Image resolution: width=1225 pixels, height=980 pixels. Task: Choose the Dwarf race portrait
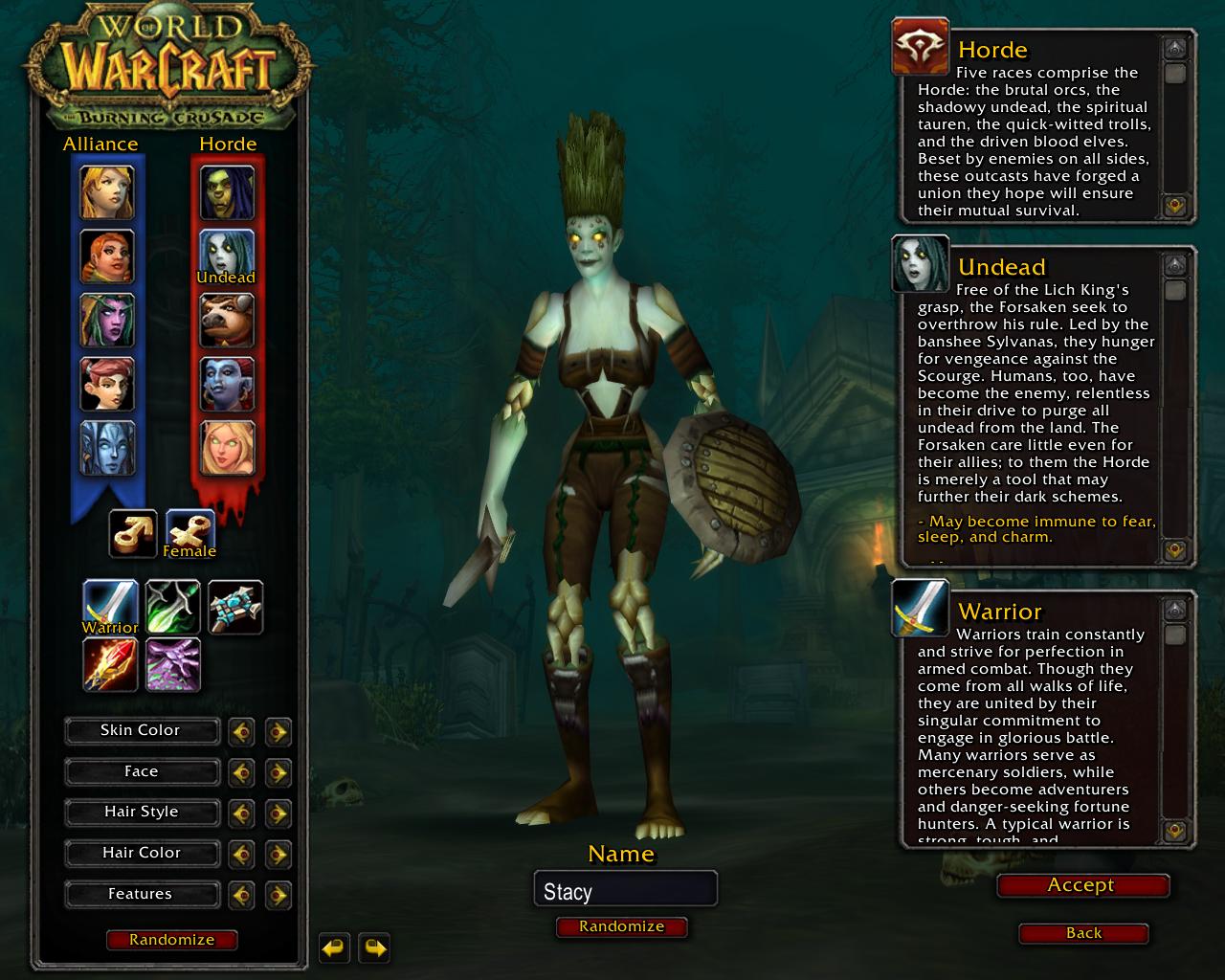pyautogui.click(x=106, y=256)
